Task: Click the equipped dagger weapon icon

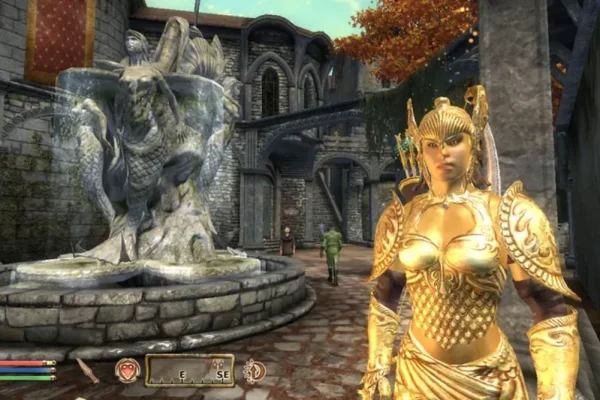Action: pyautogui.click(x=88, y=370)
